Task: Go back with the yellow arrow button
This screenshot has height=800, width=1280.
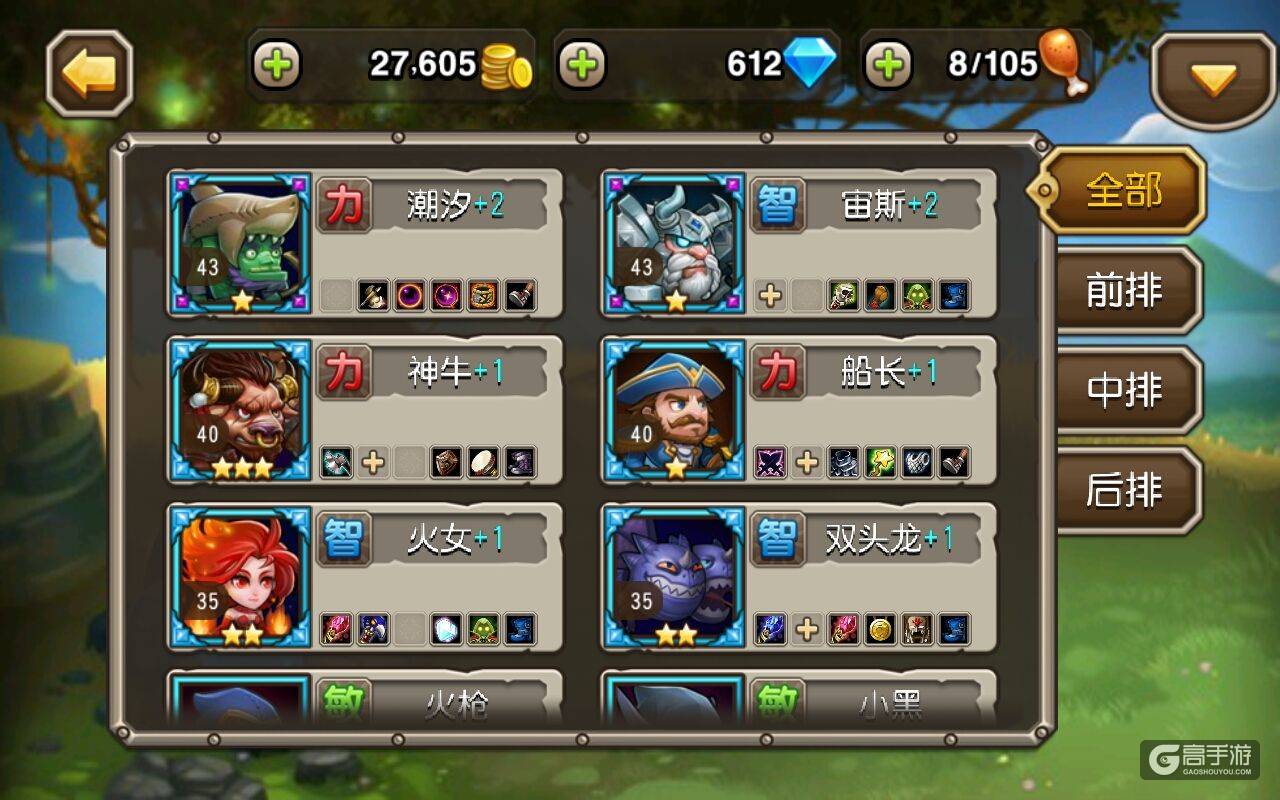Action: (x=90, y=73)
